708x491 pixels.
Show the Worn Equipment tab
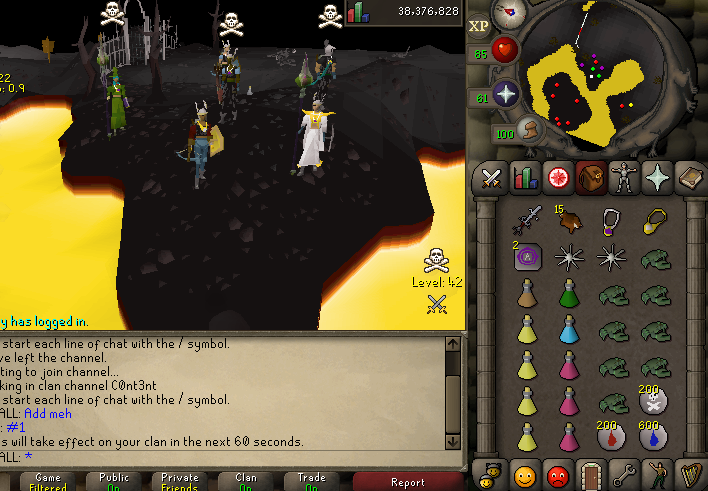[x=624, y=178]
